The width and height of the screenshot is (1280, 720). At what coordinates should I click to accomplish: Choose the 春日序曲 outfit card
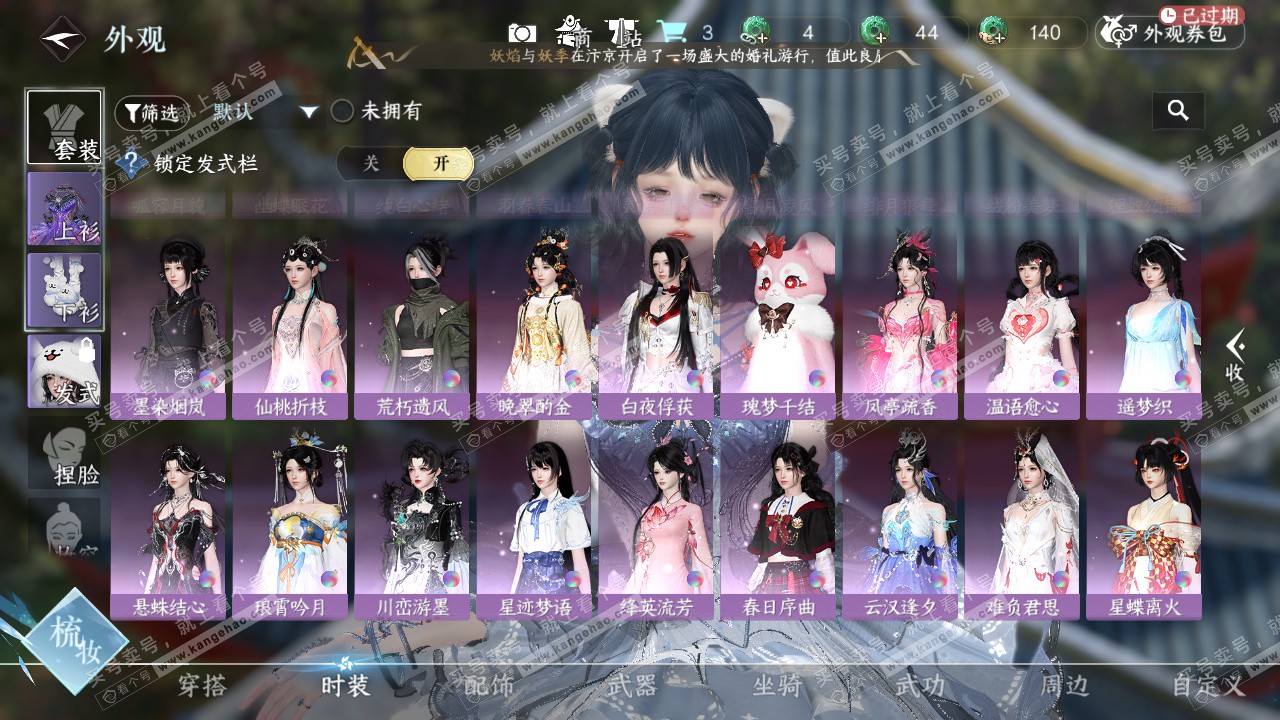click(x=778, y=528)
